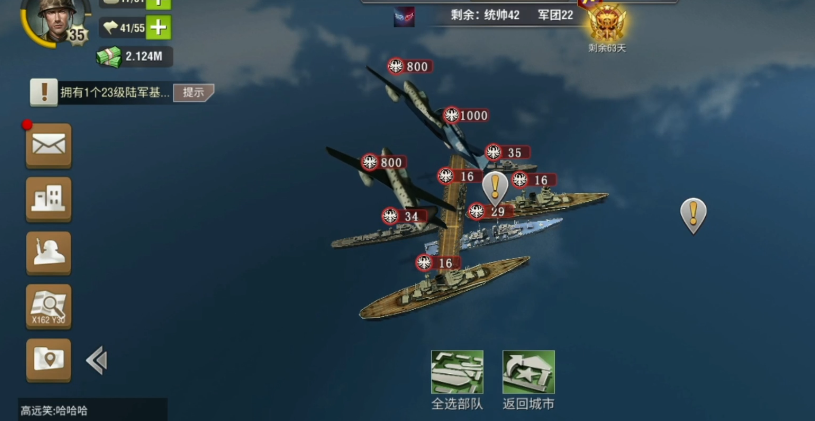Return to city with 返回城市
Image resolution: width=815 pixels, height=421 pixels.
(528, 380)
